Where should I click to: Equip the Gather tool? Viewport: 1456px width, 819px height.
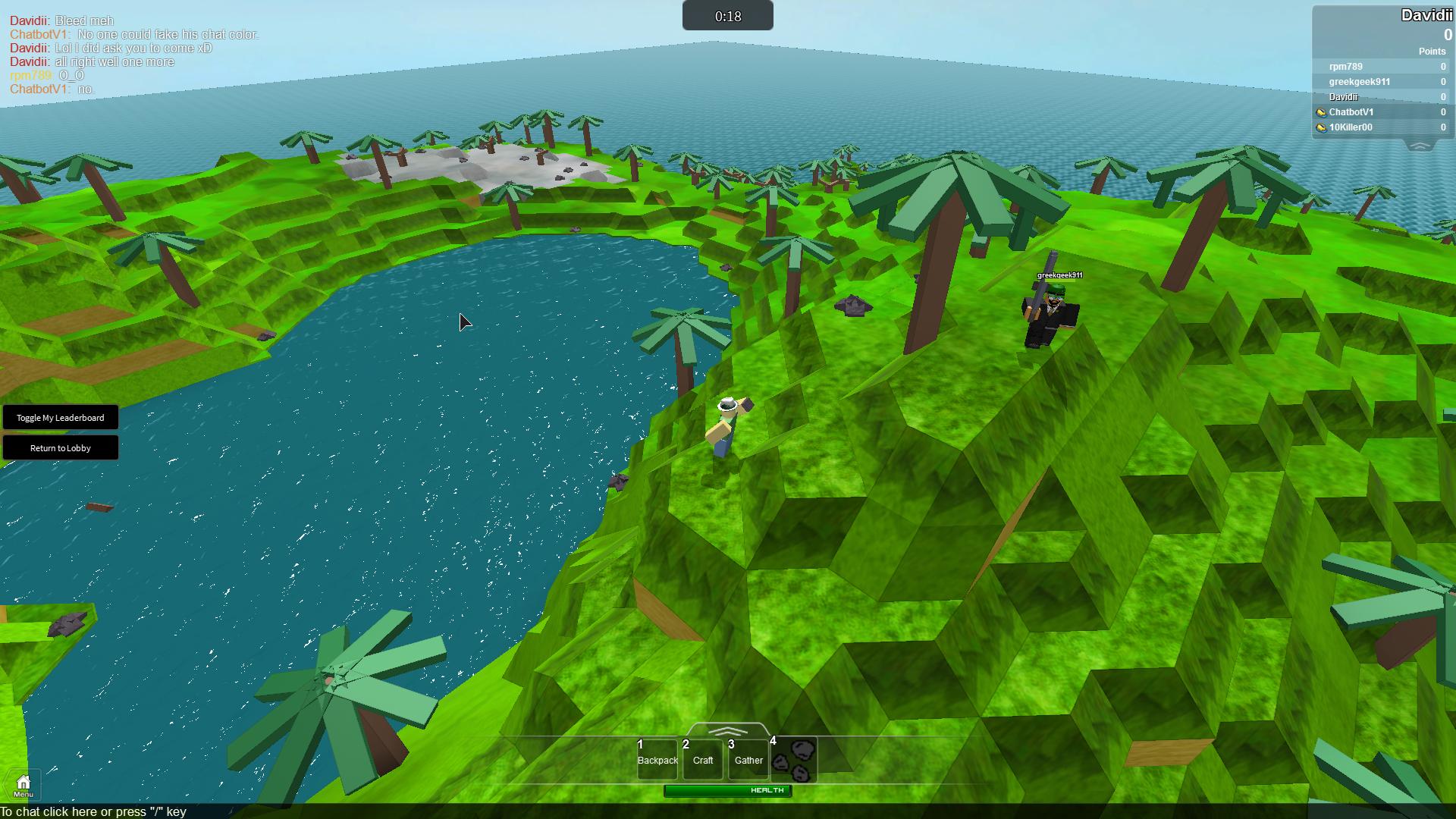pos(748,759)
